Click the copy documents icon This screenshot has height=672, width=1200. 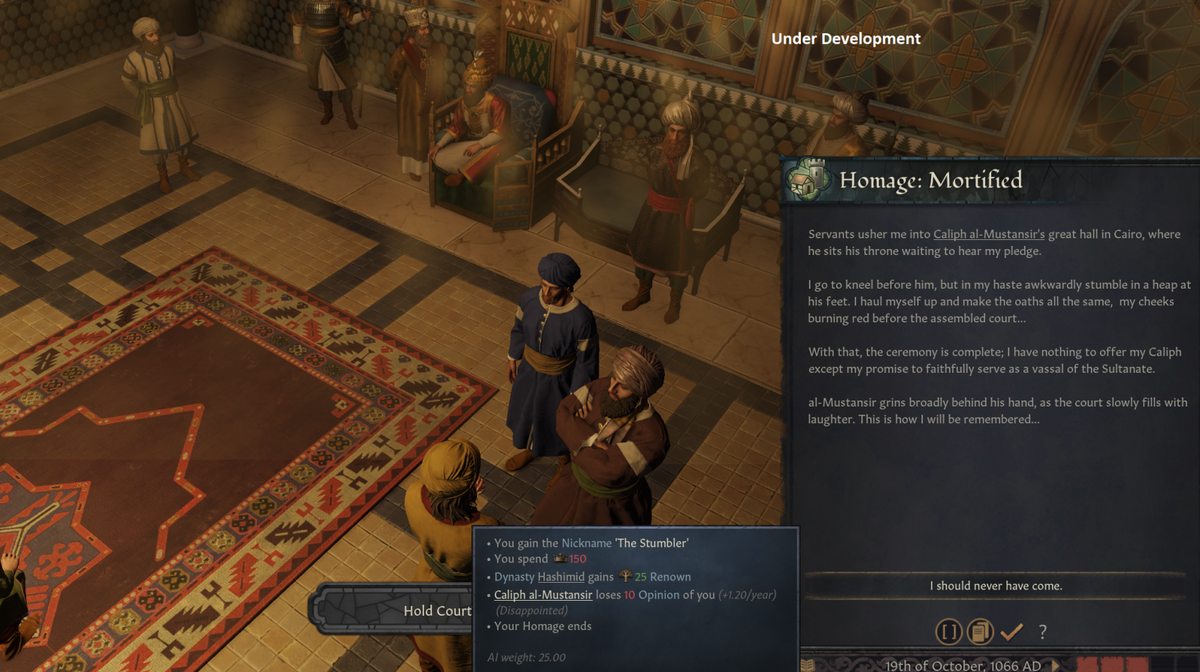[x=980, y=631]
